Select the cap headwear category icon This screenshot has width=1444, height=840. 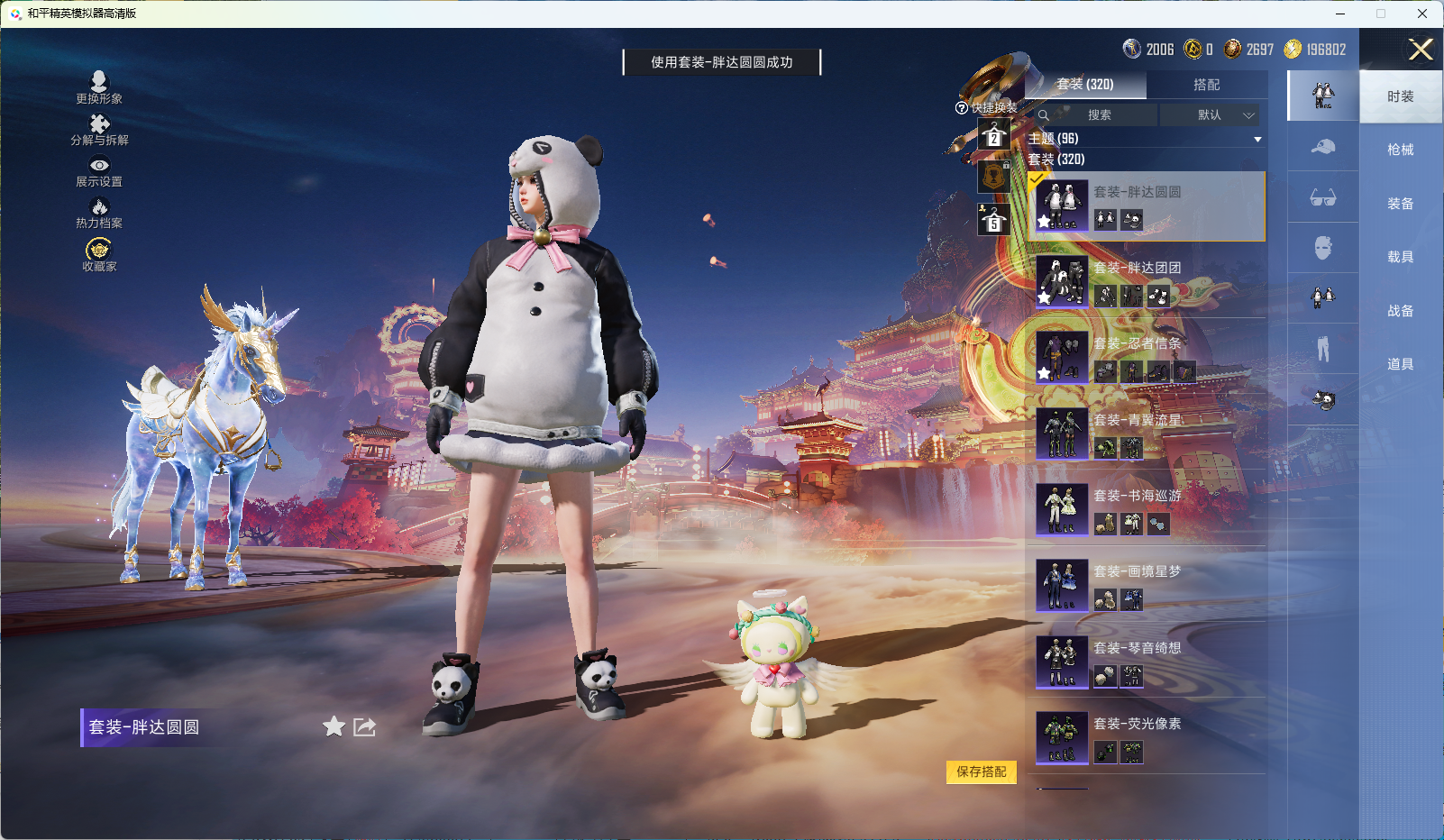pyautogui.click(x=1322, y=148)
